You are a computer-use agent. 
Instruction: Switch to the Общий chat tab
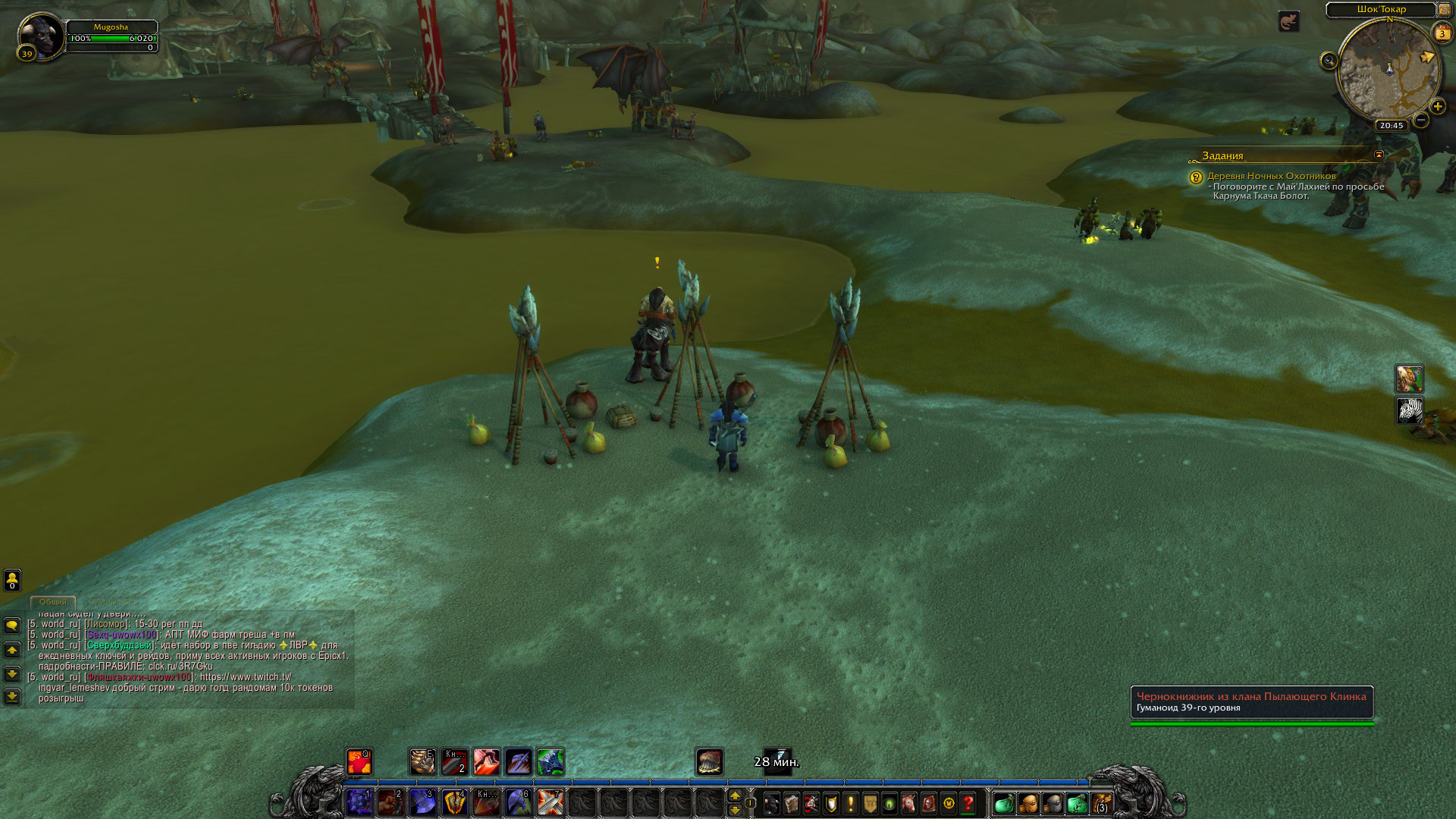(x=53, y=602)
